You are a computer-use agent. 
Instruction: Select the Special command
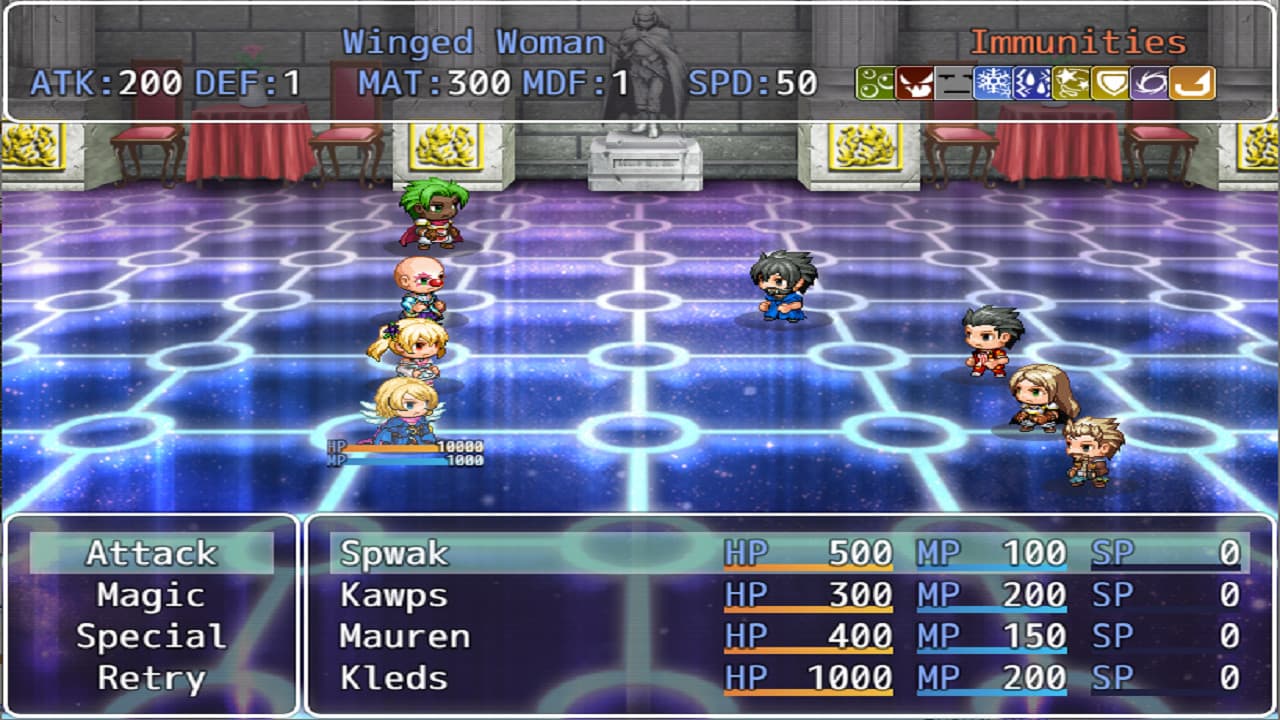pyautogui.click(x=150, y=636)
